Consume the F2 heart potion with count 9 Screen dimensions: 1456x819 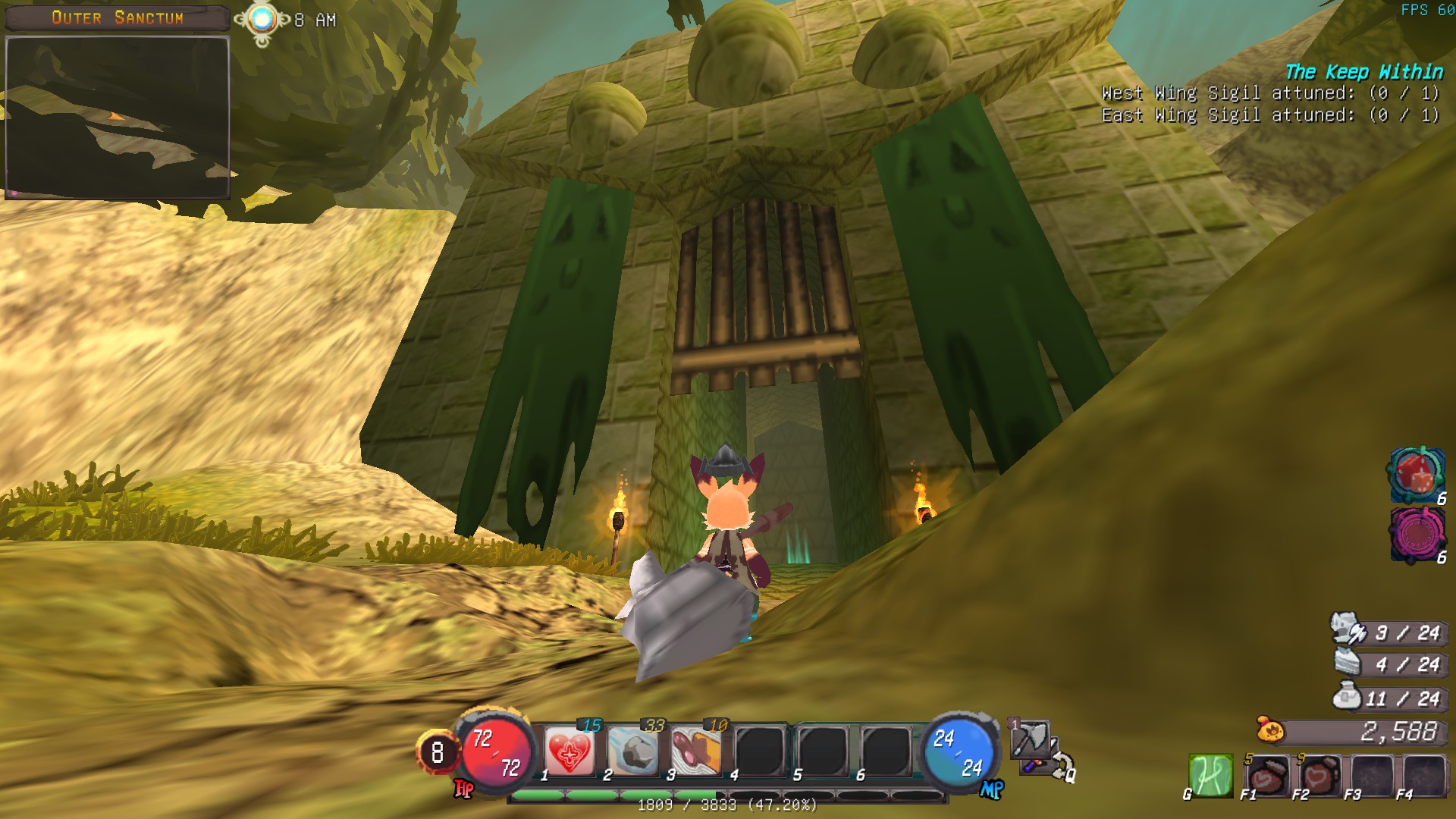[x=1320, y=776]
